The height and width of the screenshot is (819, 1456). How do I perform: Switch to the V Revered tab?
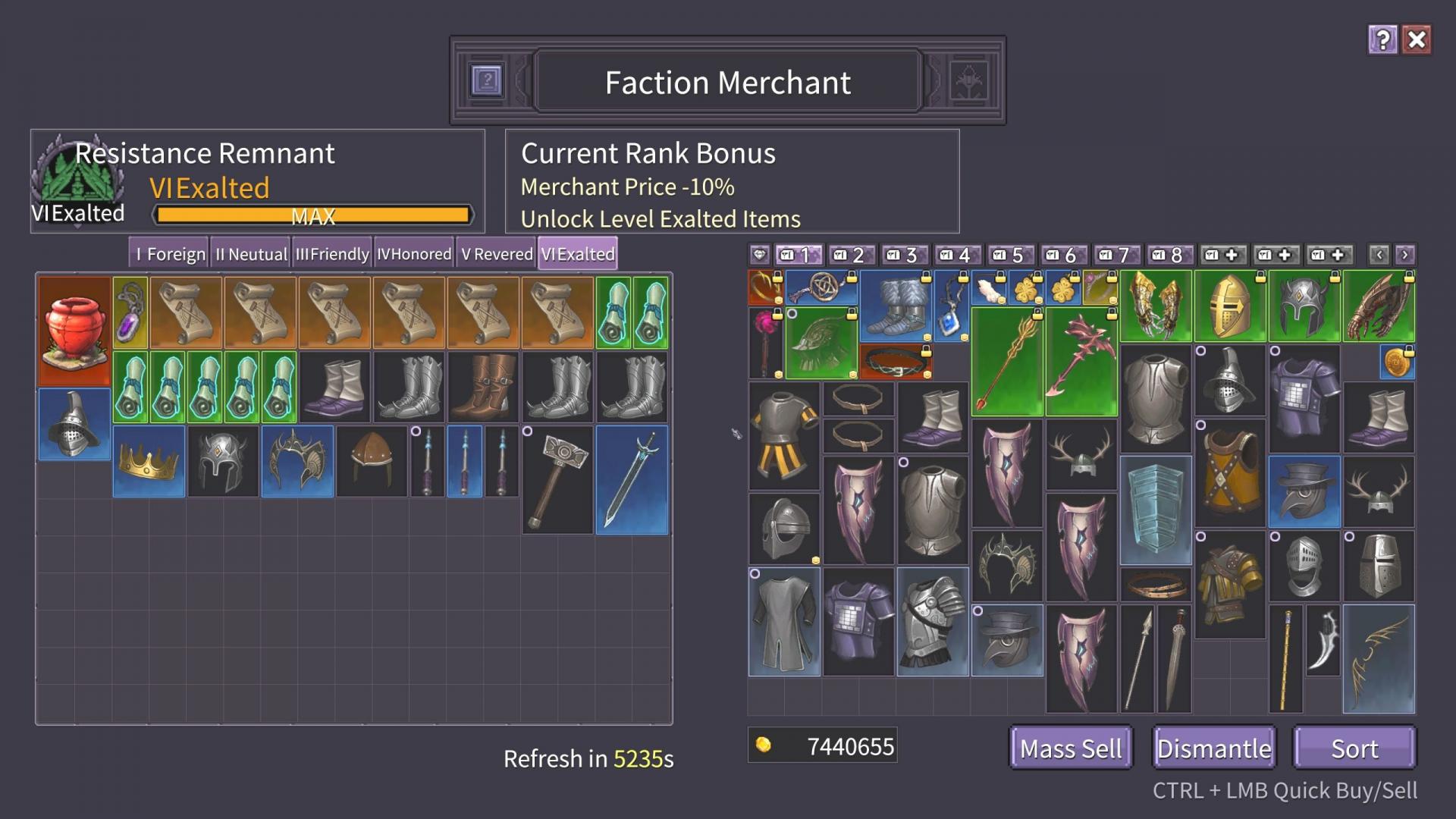(x=497, y=254)
